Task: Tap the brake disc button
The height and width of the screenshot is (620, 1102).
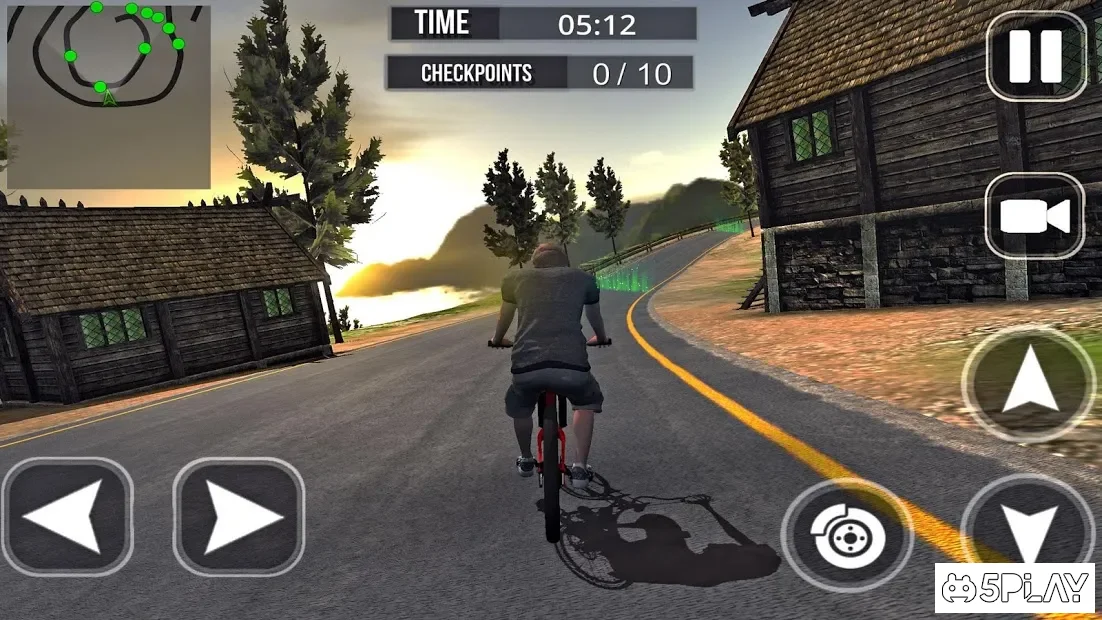Action: 847,536
